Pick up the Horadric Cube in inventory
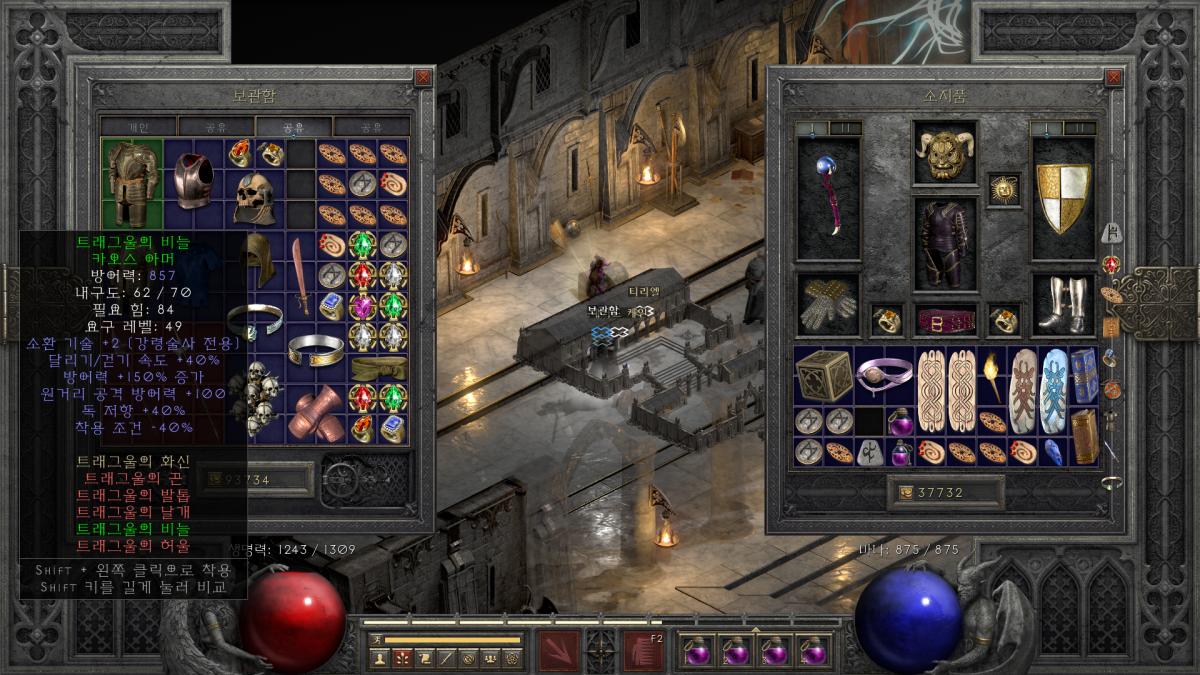Viewport: 1200px width, 675px height. 823,375
